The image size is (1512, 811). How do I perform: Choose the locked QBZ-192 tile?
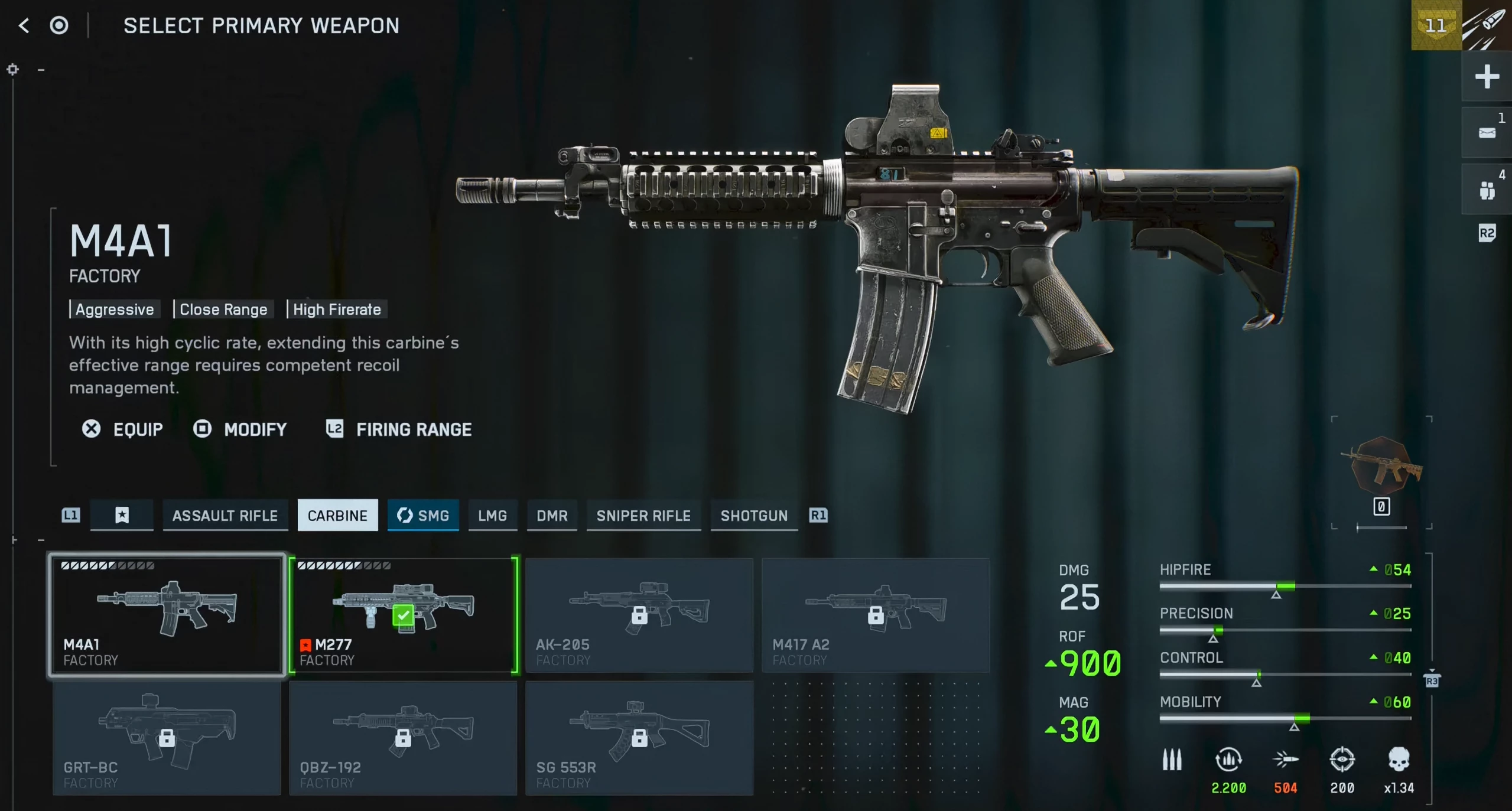pos(403,738)
